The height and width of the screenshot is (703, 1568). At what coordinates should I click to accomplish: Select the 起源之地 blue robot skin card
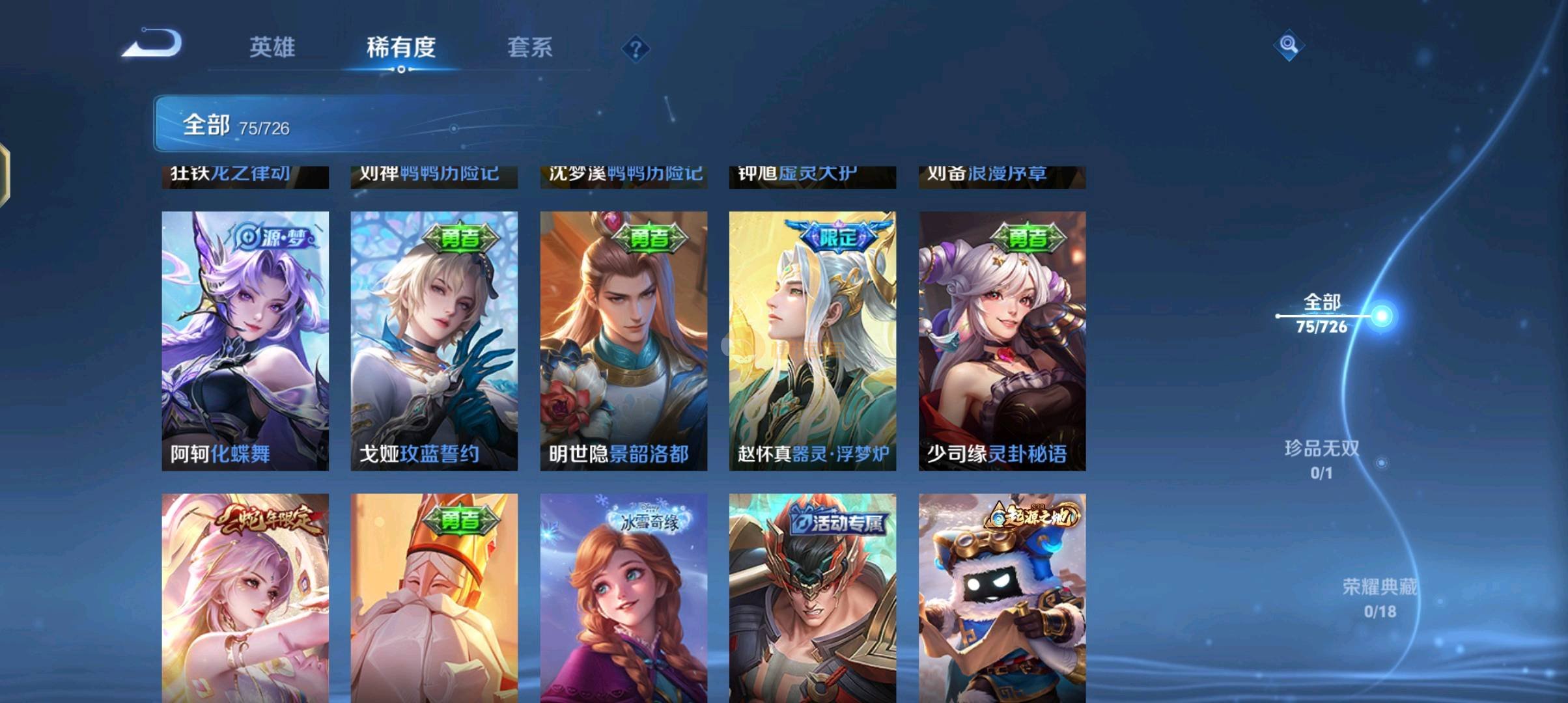(1001, 598)
